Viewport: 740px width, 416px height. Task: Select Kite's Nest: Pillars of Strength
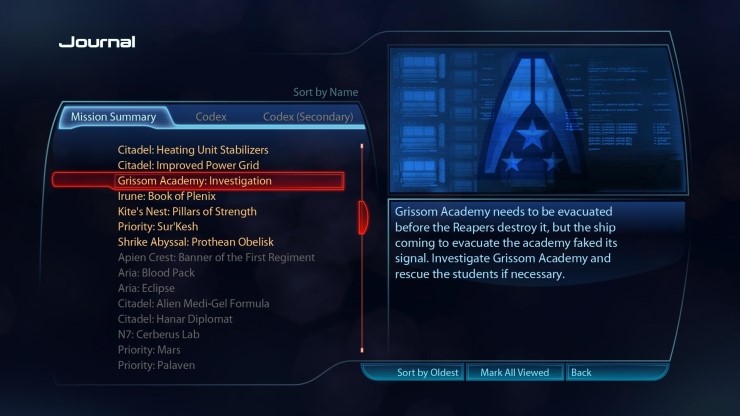pos(187,212)
